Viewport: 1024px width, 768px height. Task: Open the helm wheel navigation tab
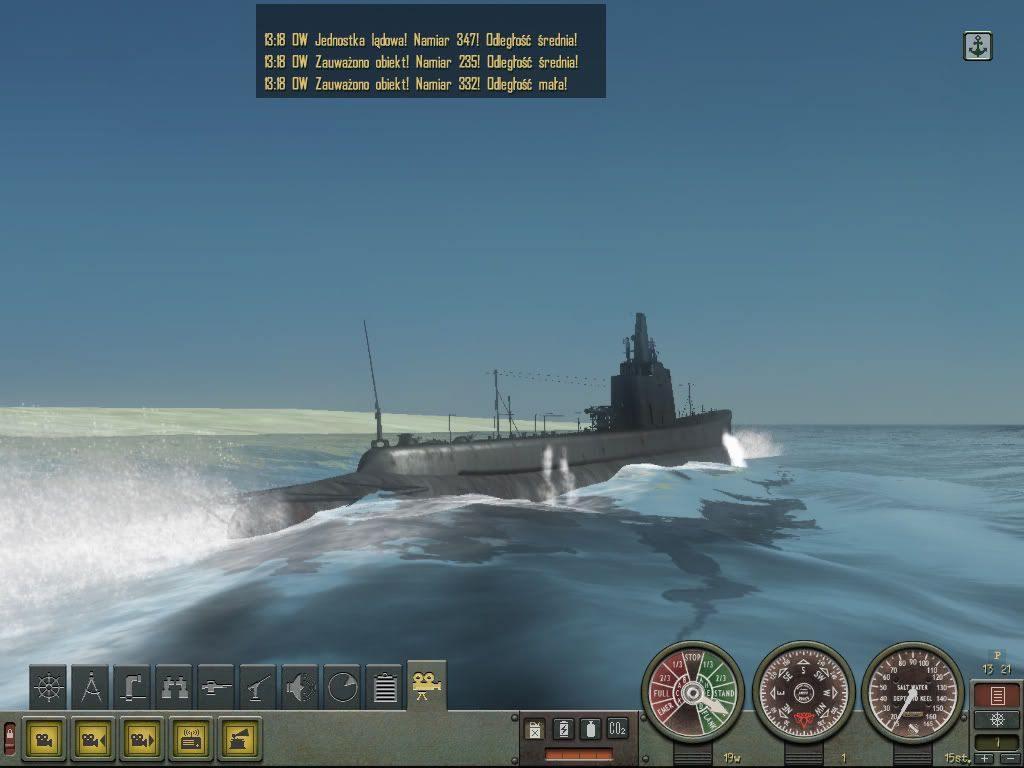point(48,687)
